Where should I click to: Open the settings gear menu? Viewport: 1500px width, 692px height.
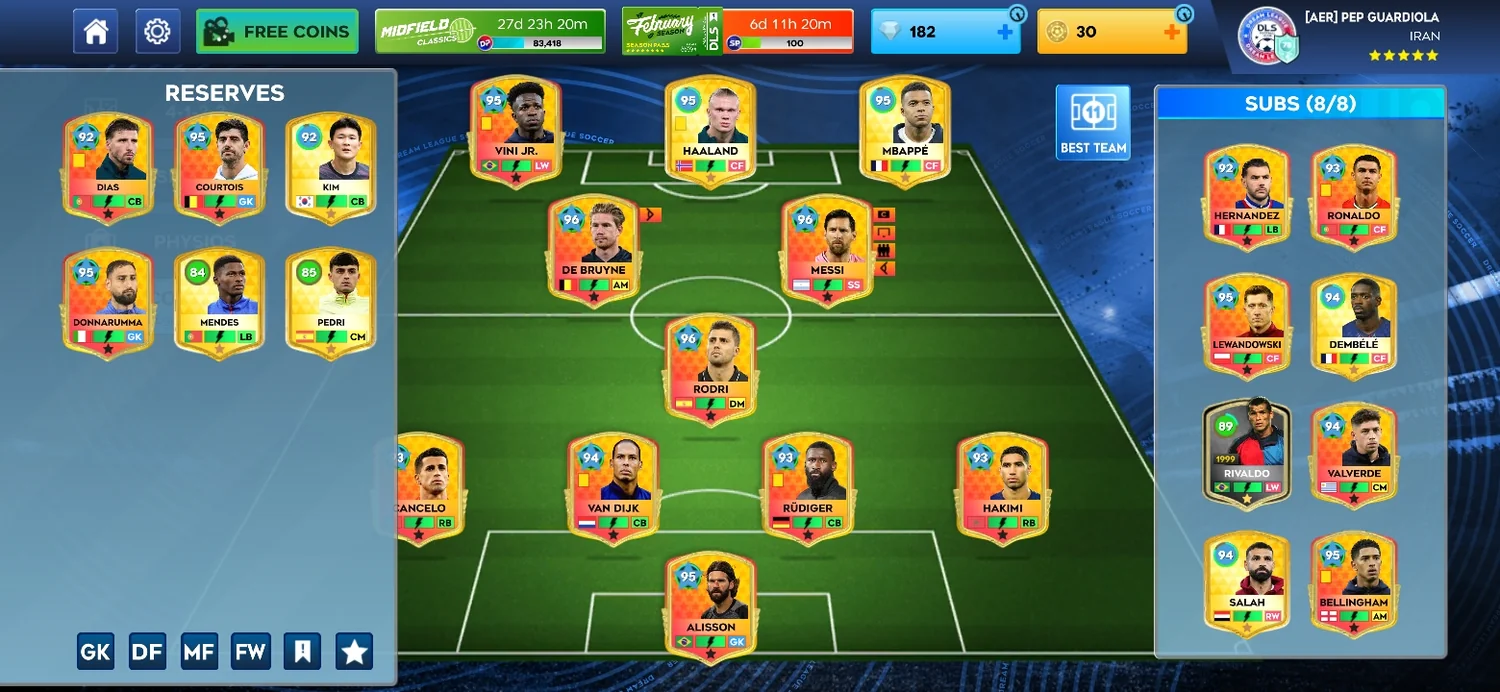[157, 32]
